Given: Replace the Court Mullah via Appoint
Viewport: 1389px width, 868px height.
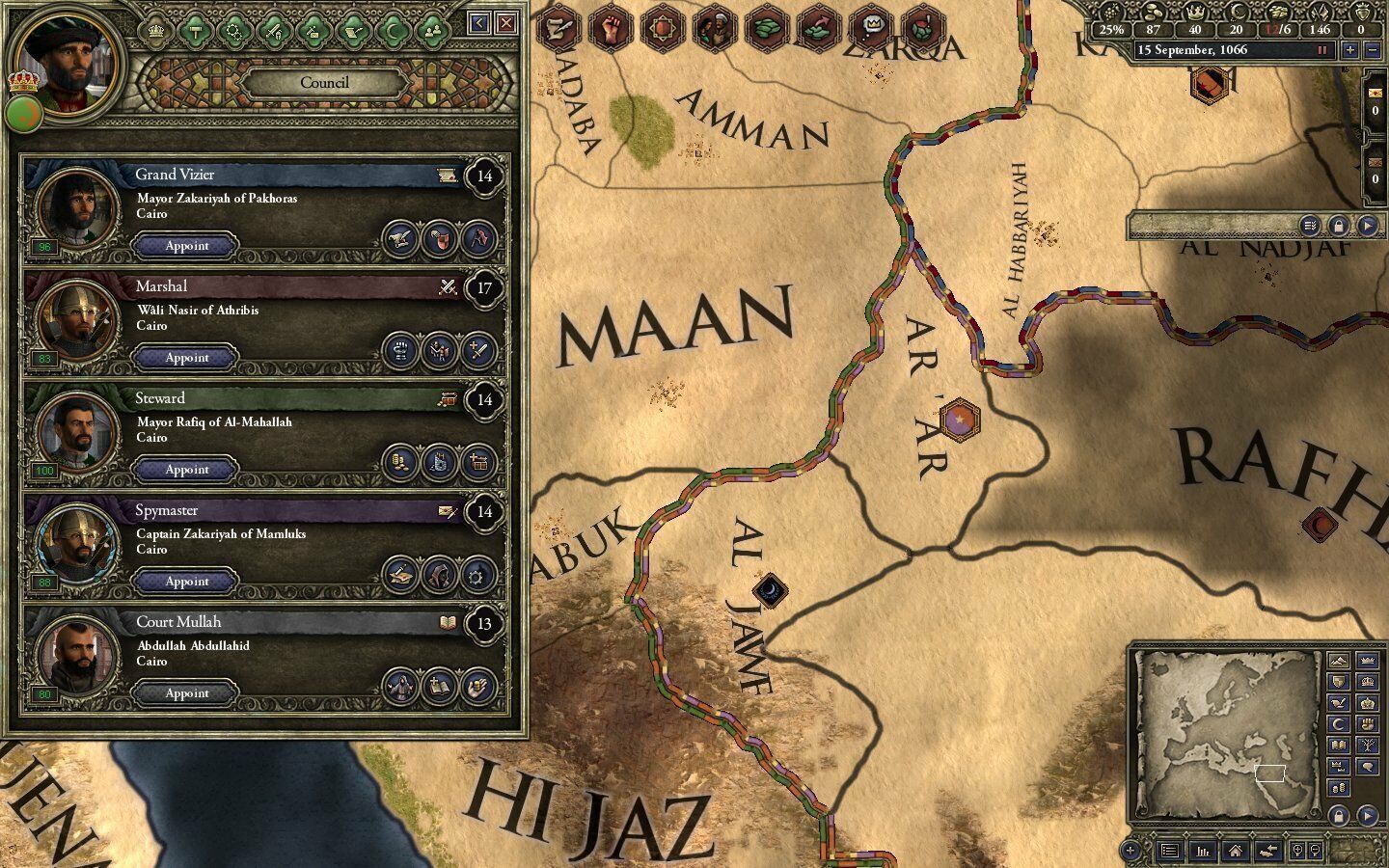Looking at the screenshot, I should click(186, 693).
